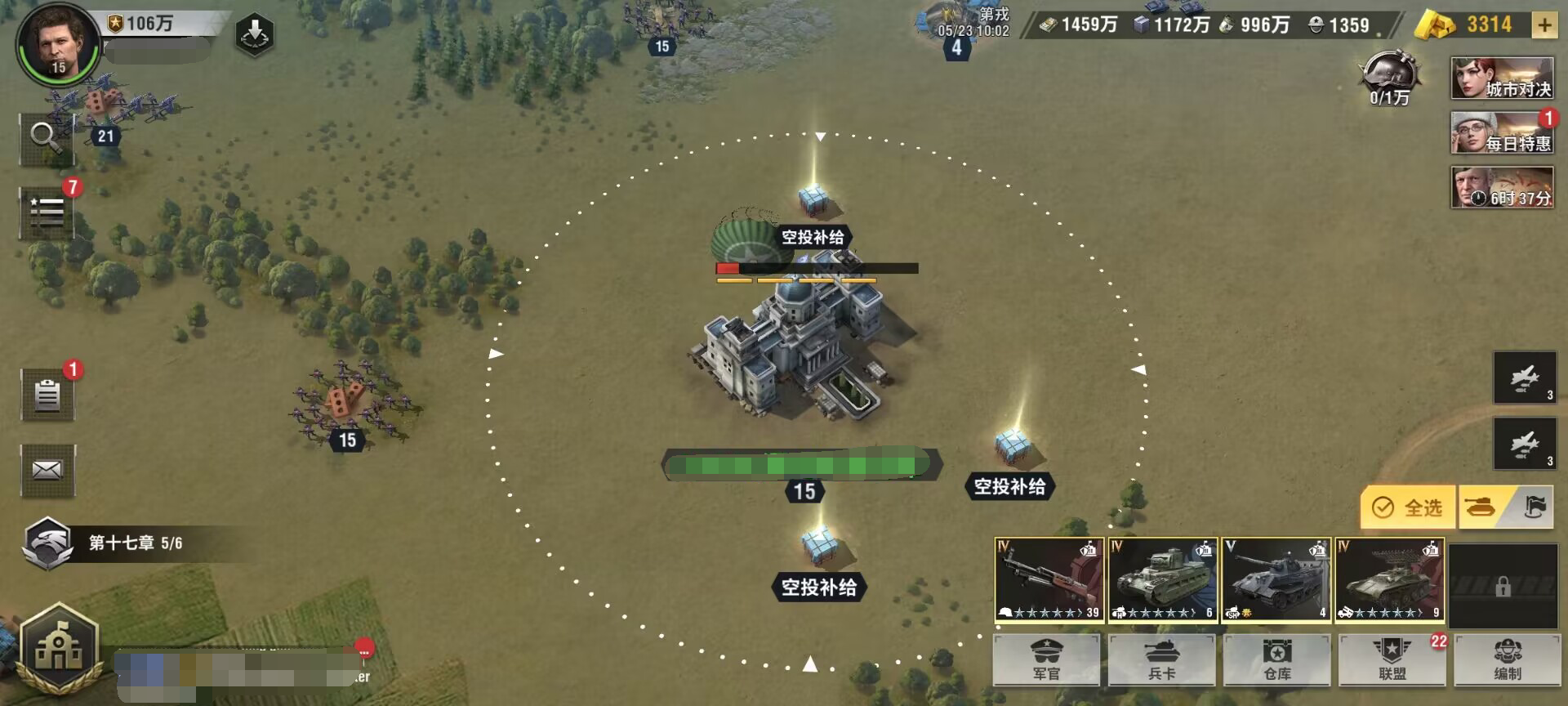Image resolution: width=1568 pixels, height=706 pixels.
Task: Open the magnifying glass search
Action: click(x=47, y=138)
